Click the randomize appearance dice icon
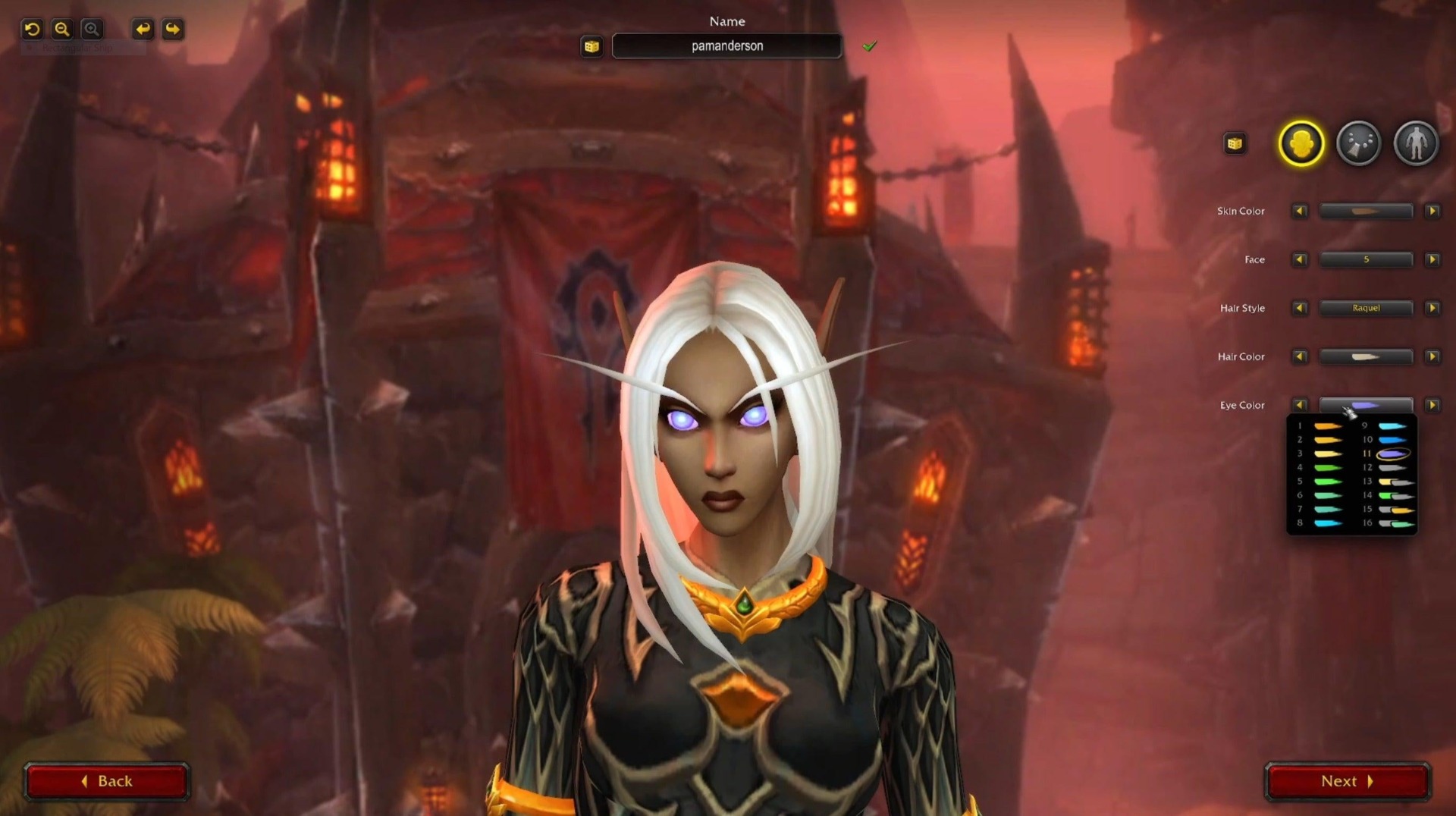The height and width of the screenshot is (816, 1456). pos(1235,143)
